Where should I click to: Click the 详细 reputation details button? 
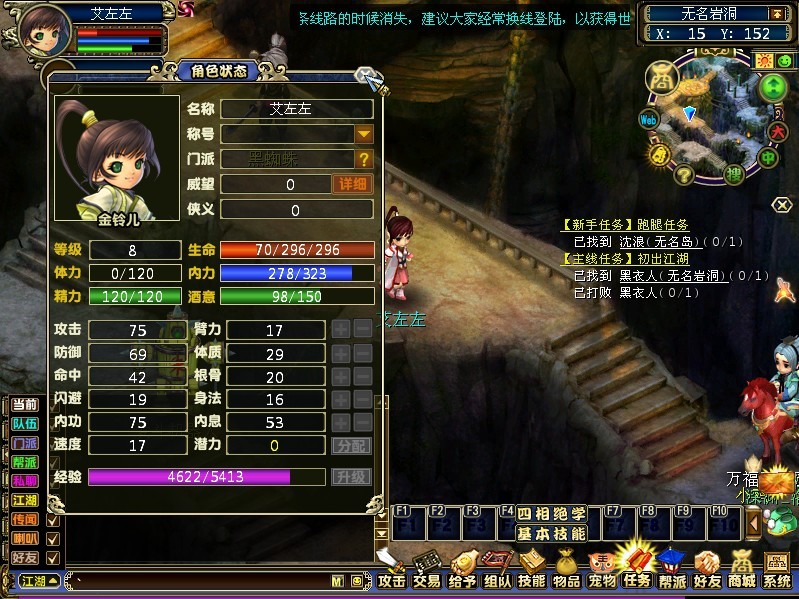pos(352,184)
